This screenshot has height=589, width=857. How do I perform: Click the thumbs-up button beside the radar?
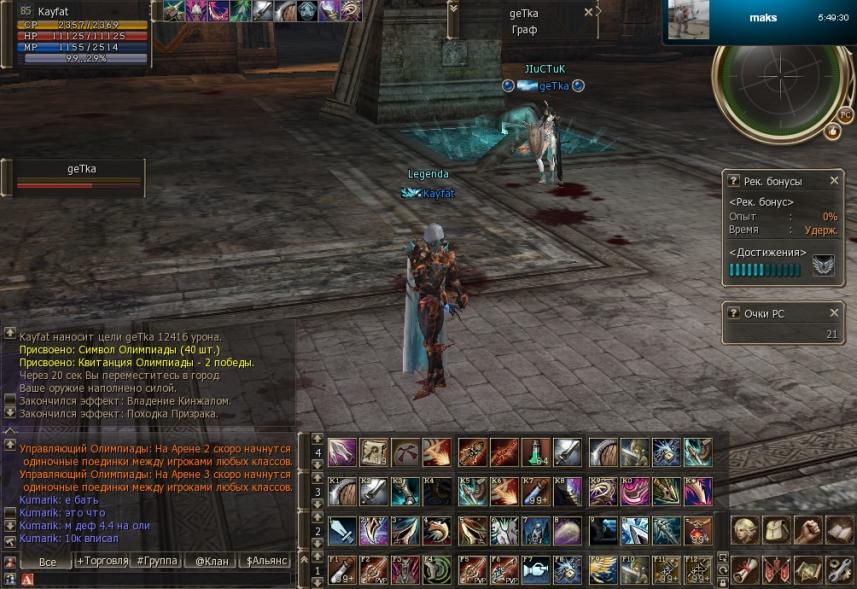[x=832, y=131]
